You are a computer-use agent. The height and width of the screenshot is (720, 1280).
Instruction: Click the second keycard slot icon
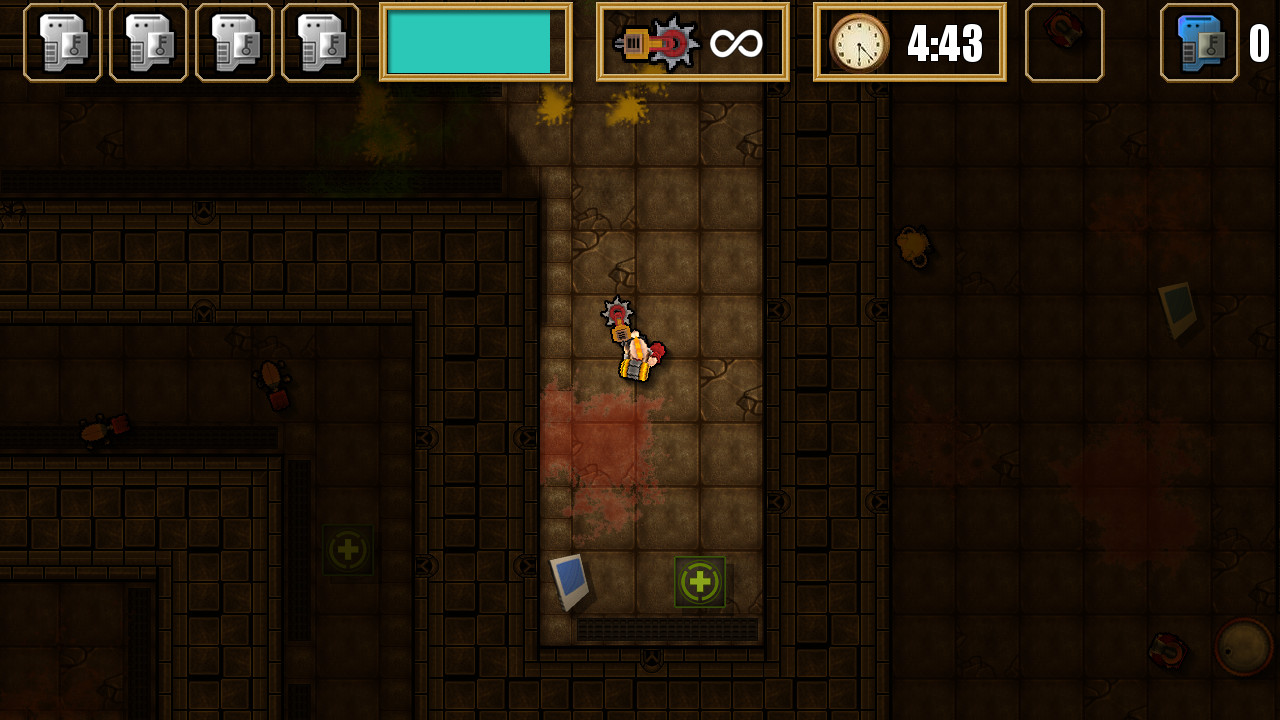[x=147, y=41]
